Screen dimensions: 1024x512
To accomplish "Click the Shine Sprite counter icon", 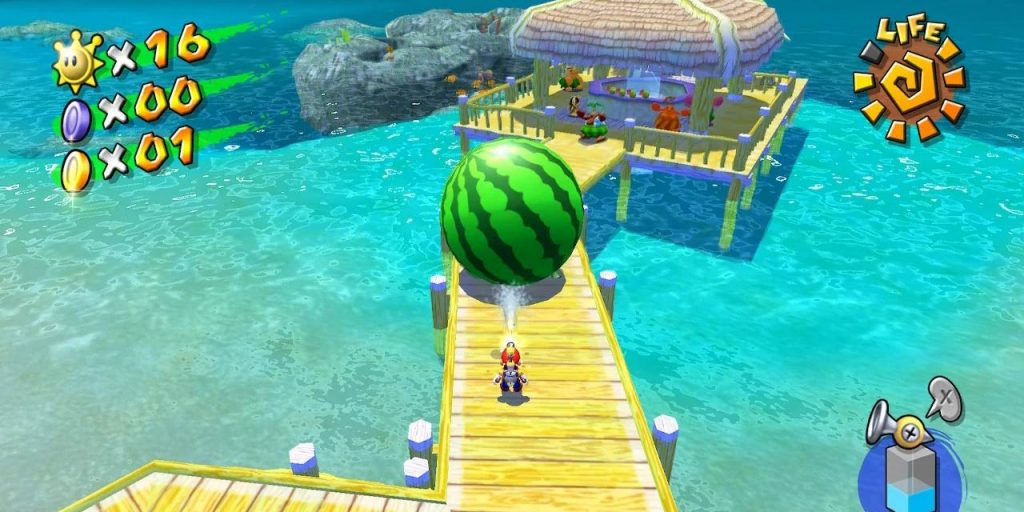I will click(x=78, y=60).
